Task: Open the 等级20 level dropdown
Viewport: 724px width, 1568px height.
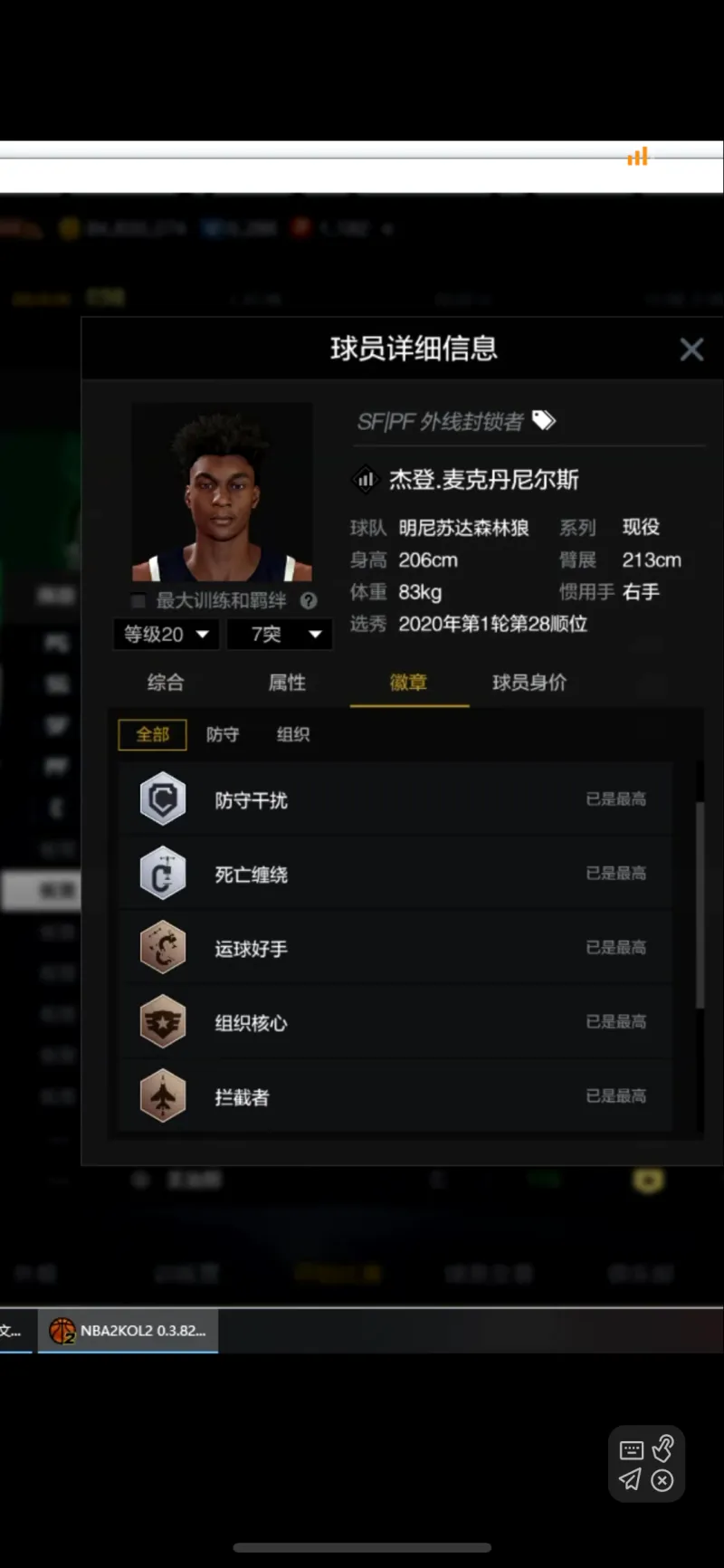Action: (166, 635)
